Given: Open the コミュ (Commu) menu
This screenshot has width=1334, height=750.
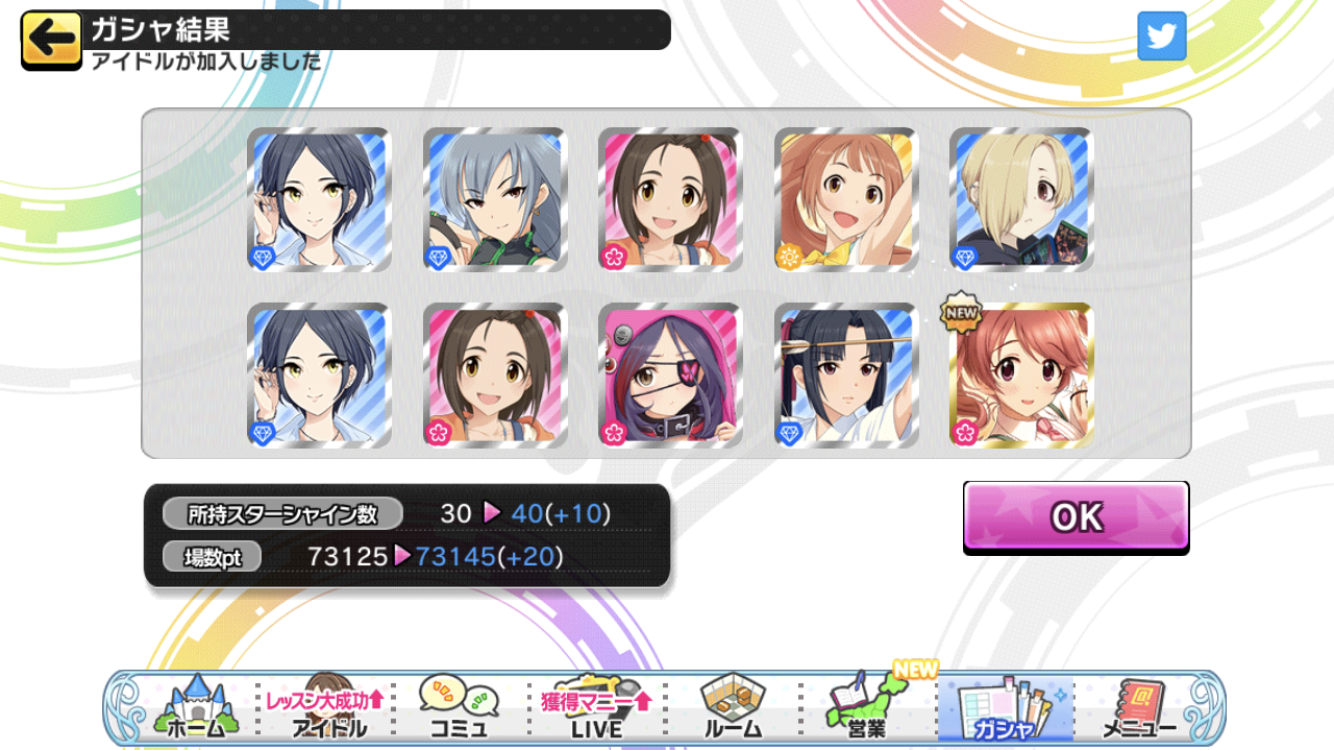Looking at the screenshot, I should 459,708.
